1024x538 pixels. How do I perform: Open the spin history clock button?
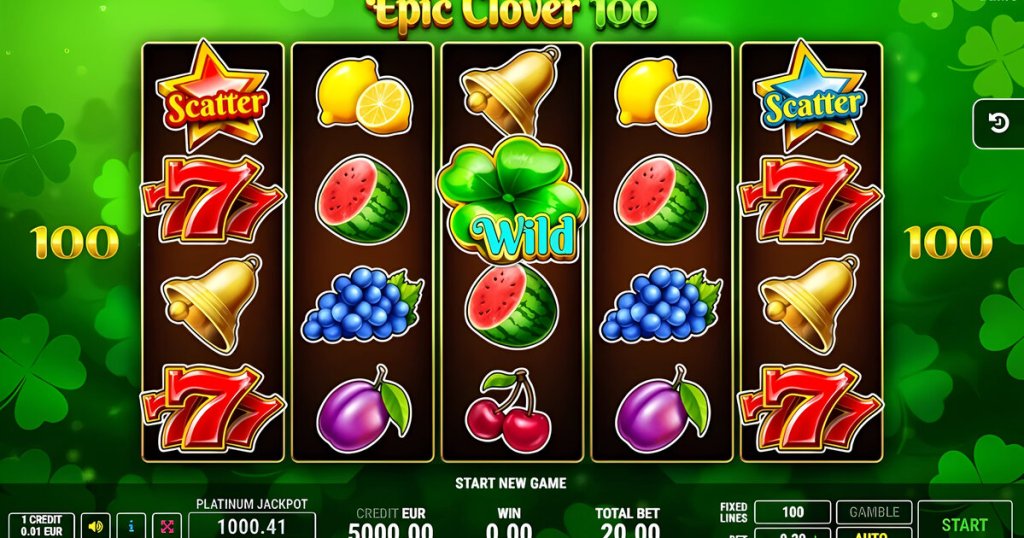point(998,123)
